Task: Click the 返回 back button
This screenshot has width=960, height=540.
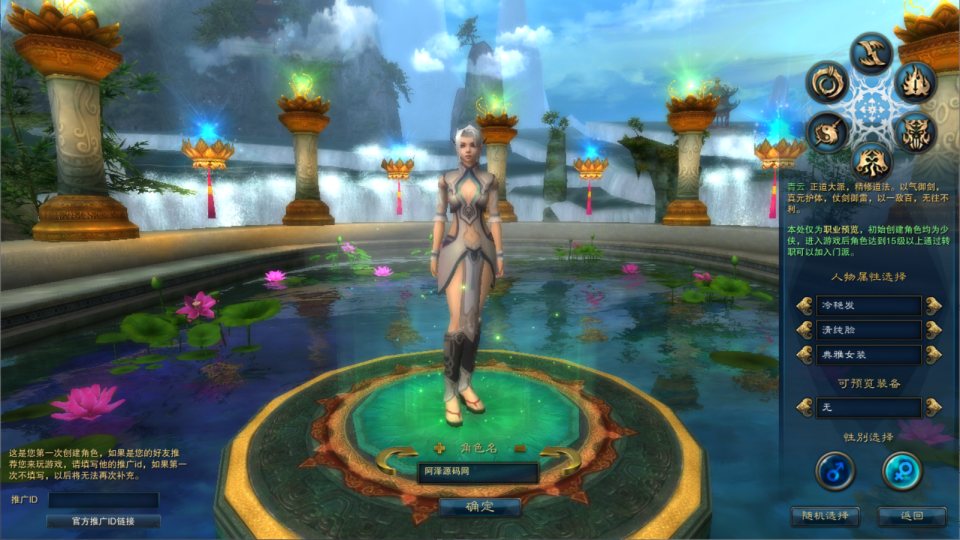Action: 911,516
